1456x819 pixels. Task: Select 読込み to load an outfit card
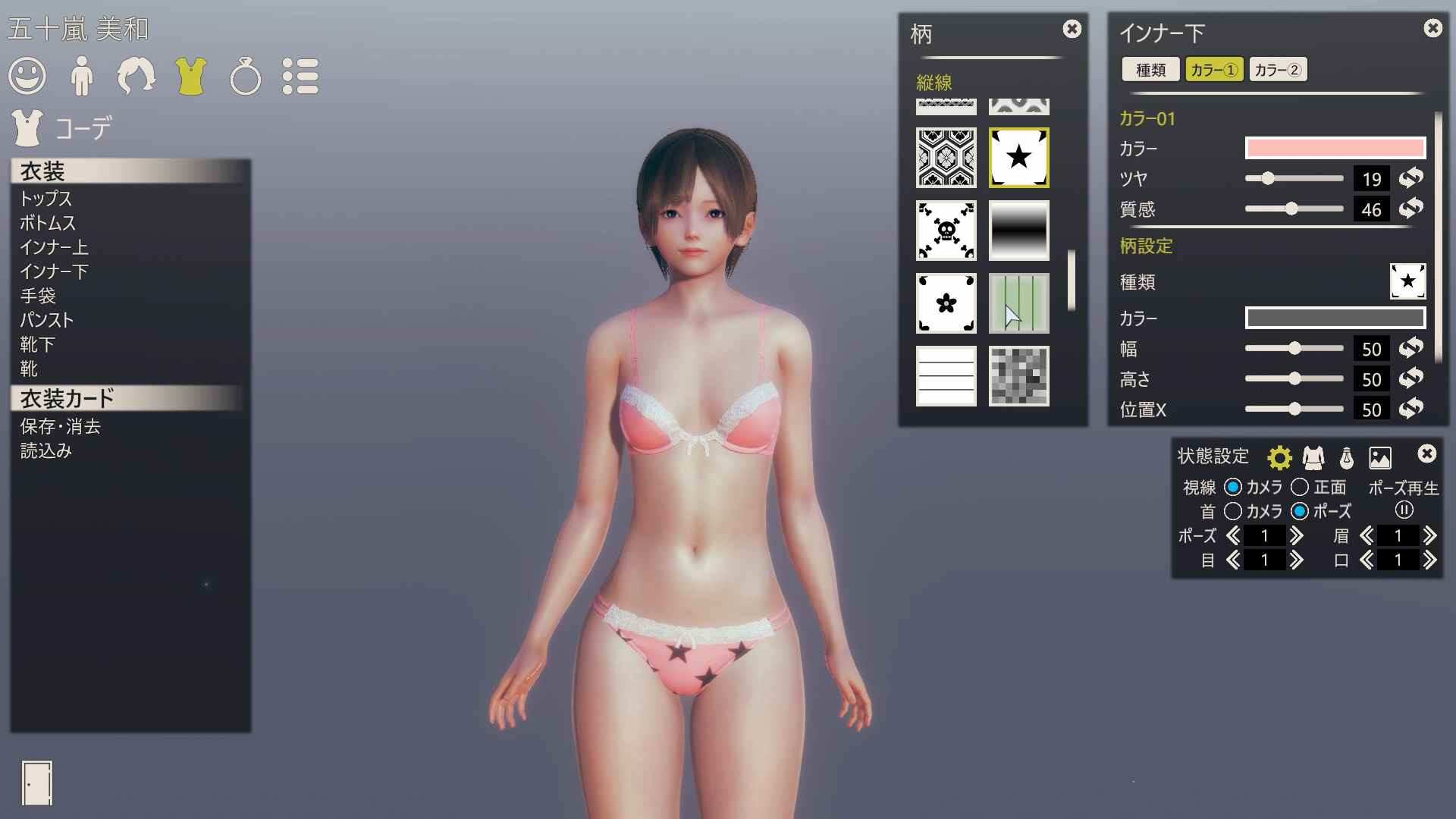45,450
